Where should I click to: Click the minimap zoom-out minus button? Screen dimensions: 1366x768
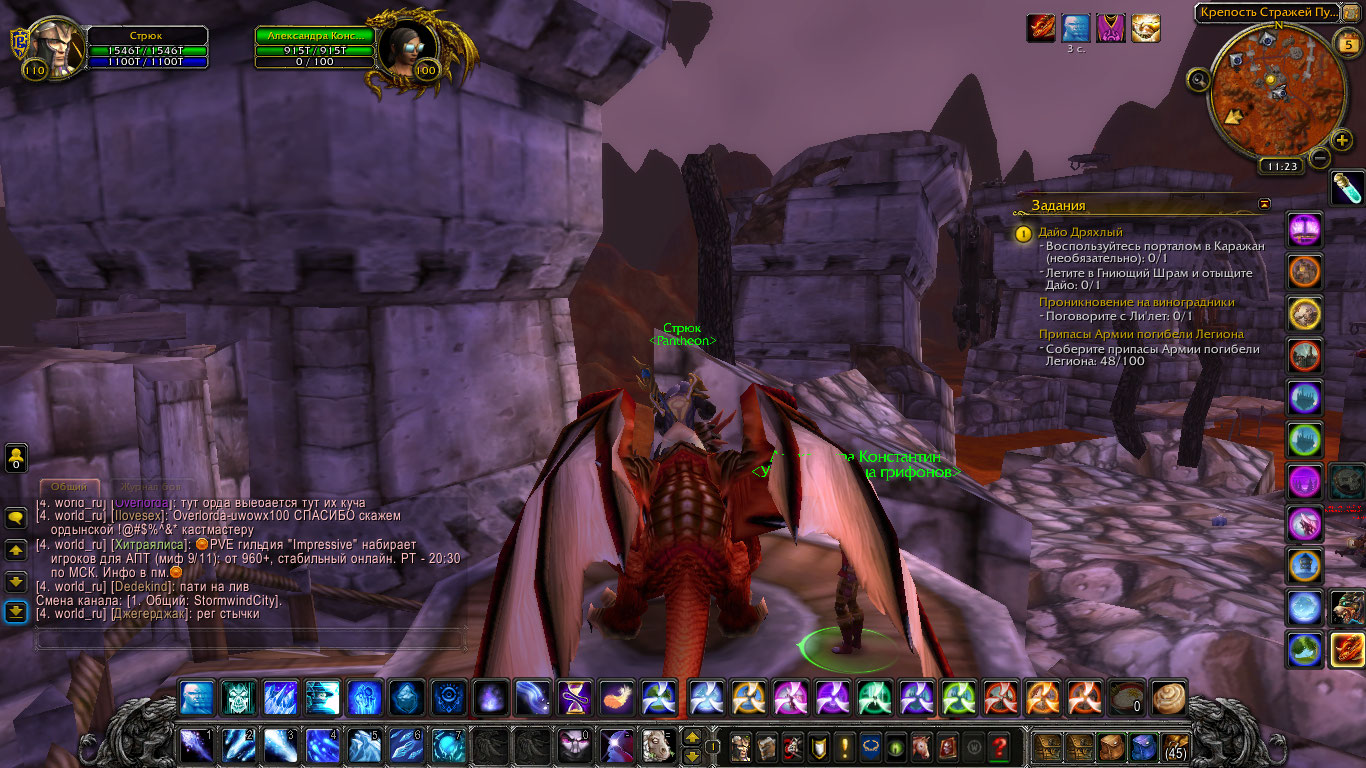(1320, 157)
